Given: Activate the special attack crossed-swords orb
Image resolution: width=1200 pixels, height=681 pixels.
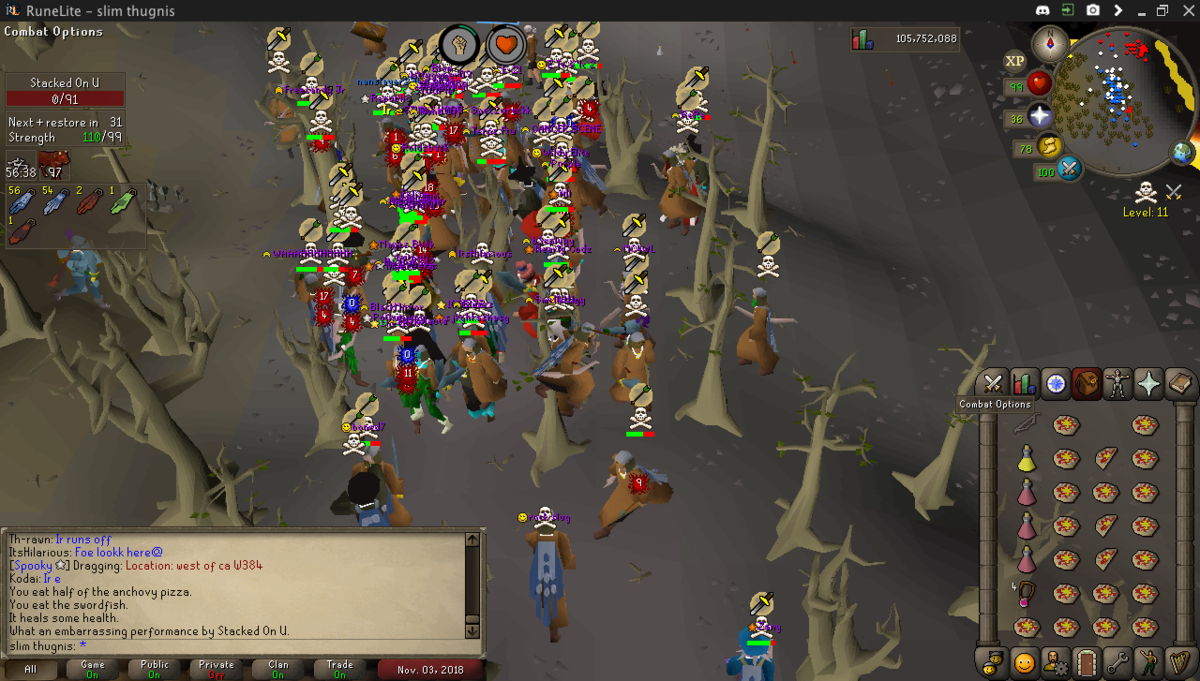Looking at the screenshot, I should pyautogui.click(x=1069, y=169).
